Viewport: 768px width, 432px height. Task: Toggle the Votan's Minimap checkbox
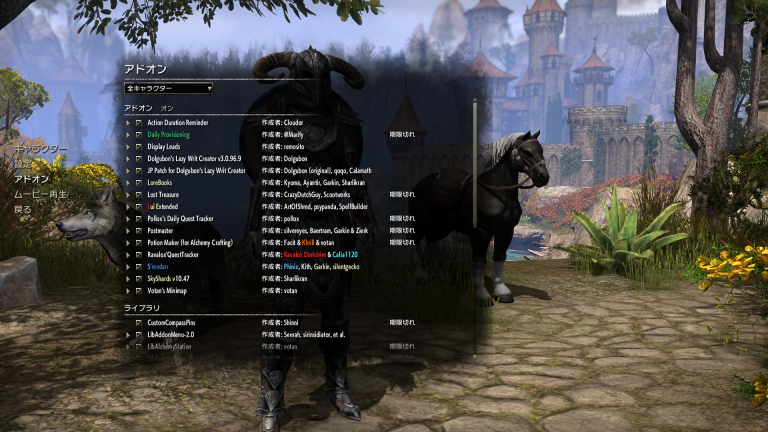click(x=139, y=291)
